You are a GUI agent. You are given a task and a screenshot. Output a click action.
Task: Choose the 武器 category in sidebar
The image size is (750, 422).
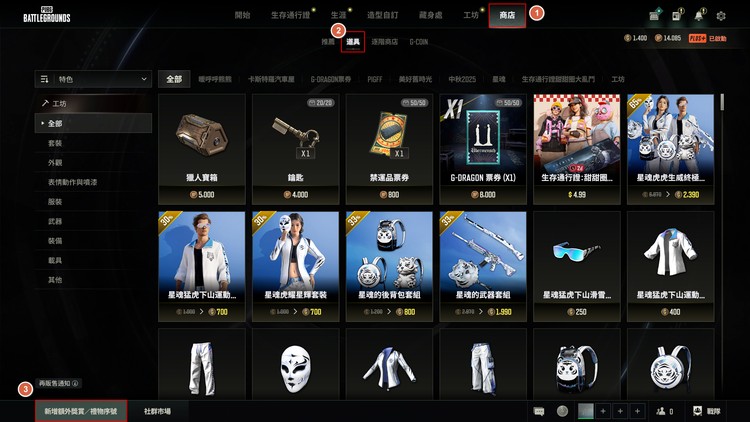(55, 221)
